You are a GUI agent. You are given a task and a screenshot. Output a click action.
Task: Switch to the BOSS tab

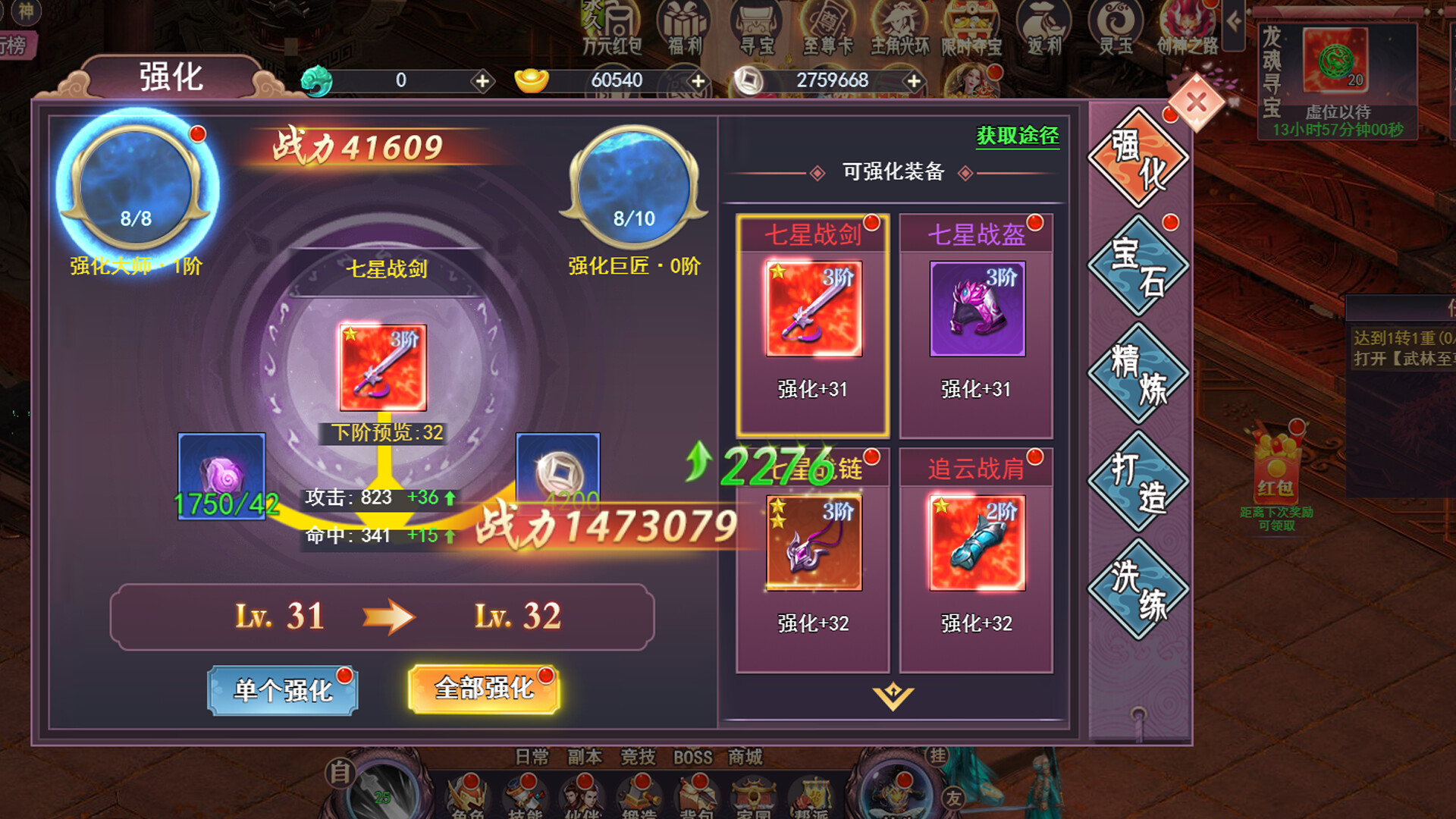693,756
